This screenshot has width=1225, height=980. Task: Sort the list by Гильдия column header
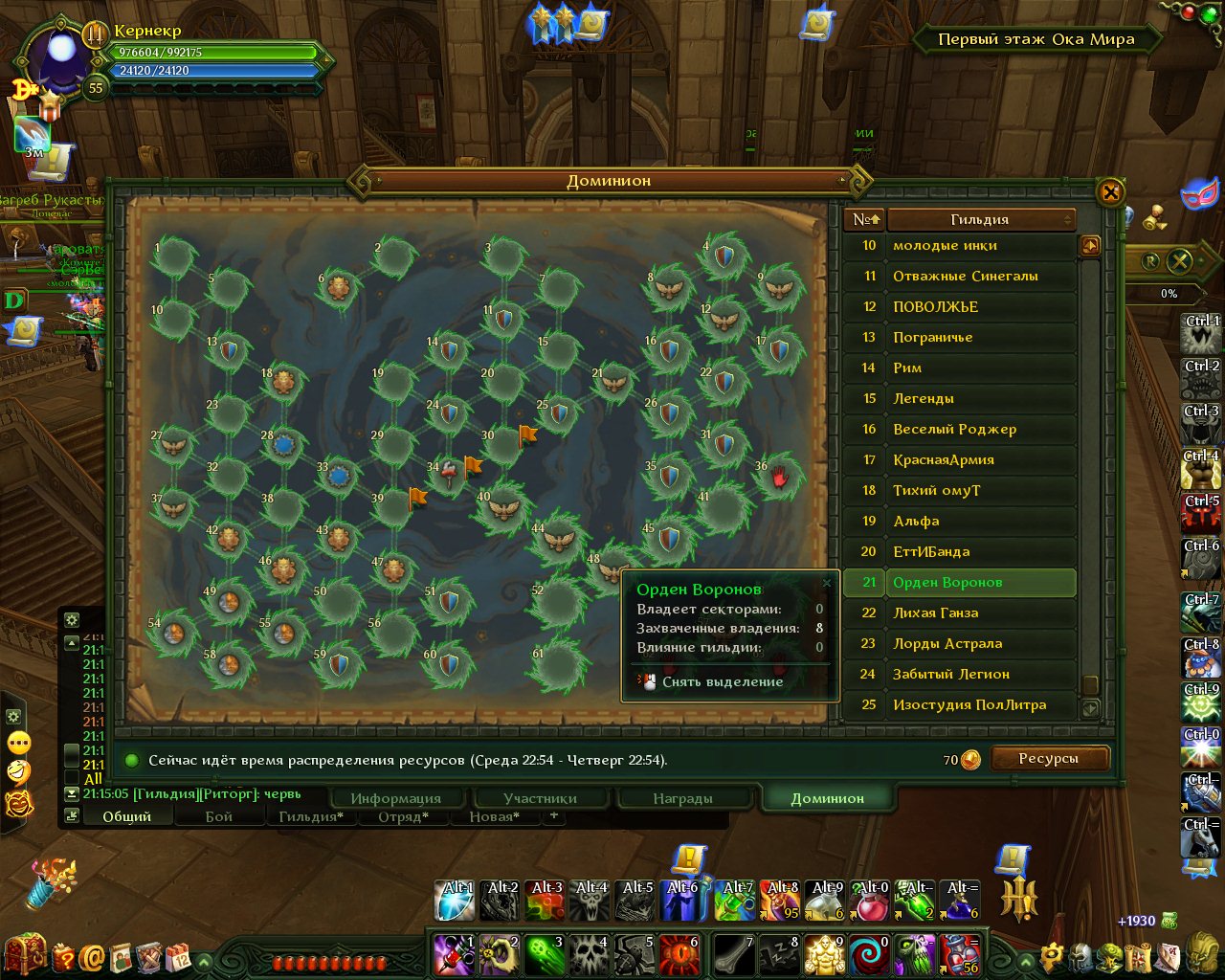(x=980, y=219)
